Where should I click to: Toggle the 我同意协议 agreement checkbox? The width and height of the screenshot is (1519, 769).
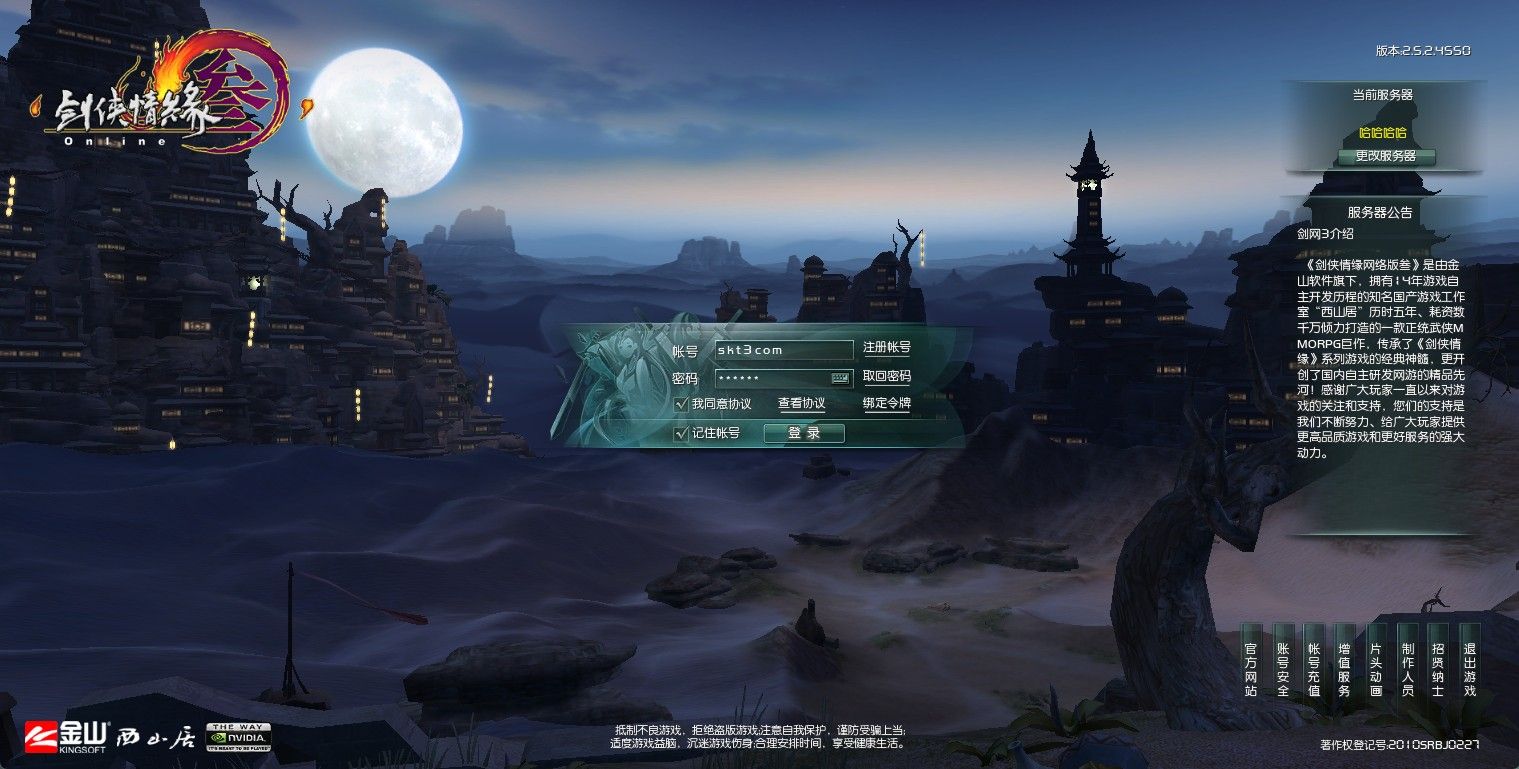coord(680,405)
